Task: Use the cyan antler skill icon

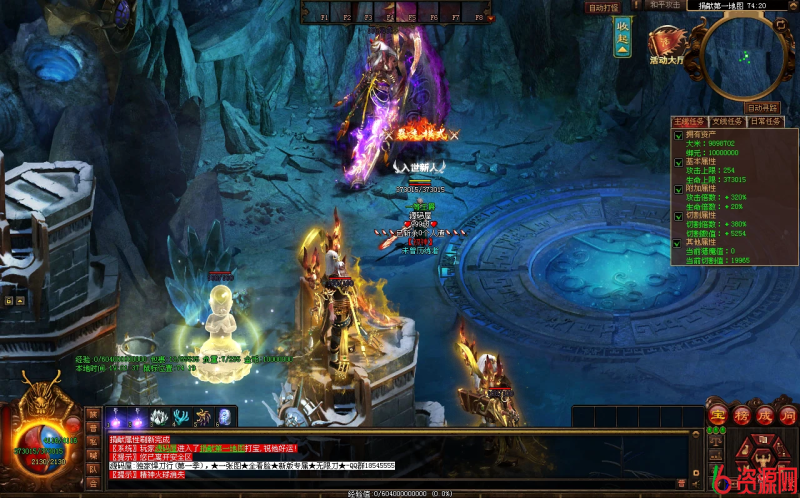Action: 181,417
